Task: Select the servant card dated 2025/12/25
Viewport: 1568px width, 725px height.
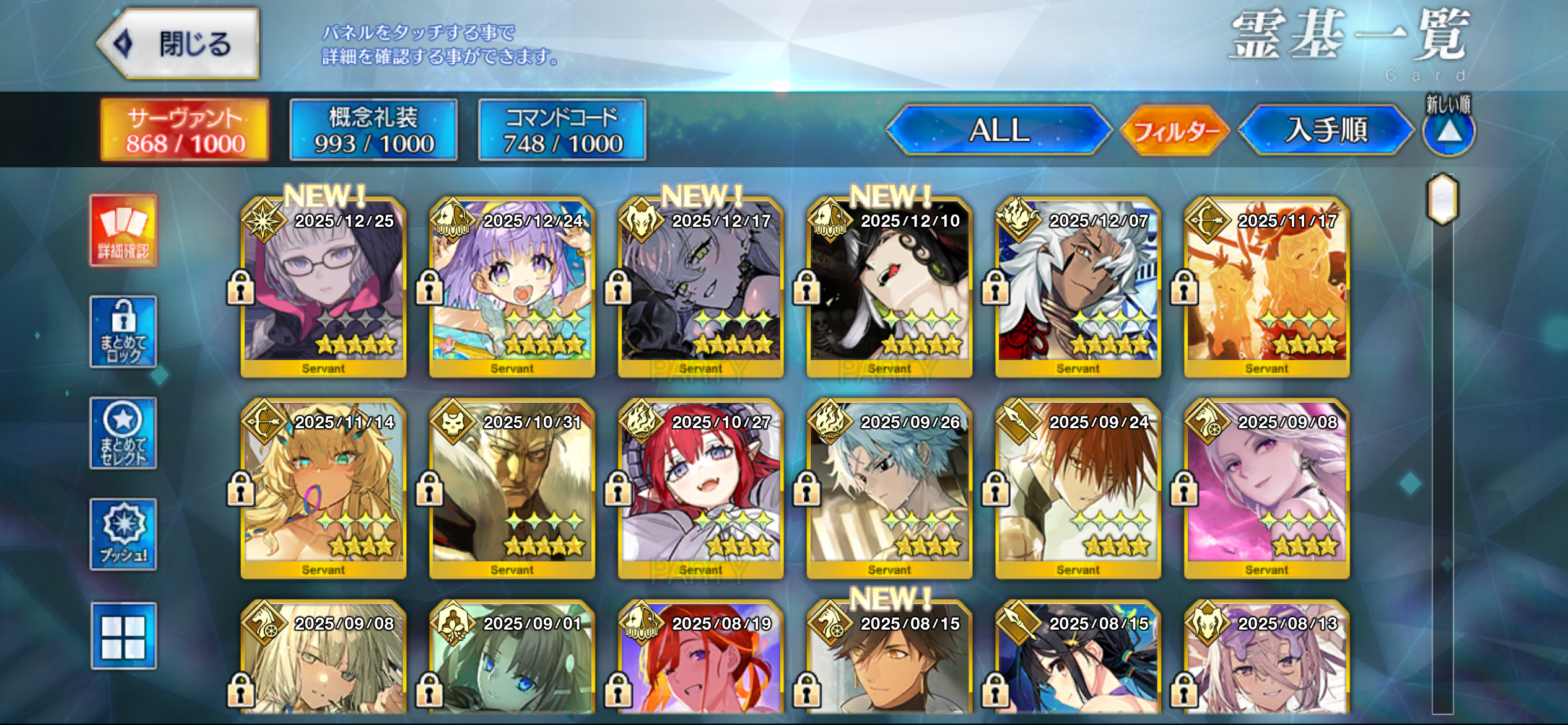Action: coord(323,288)
